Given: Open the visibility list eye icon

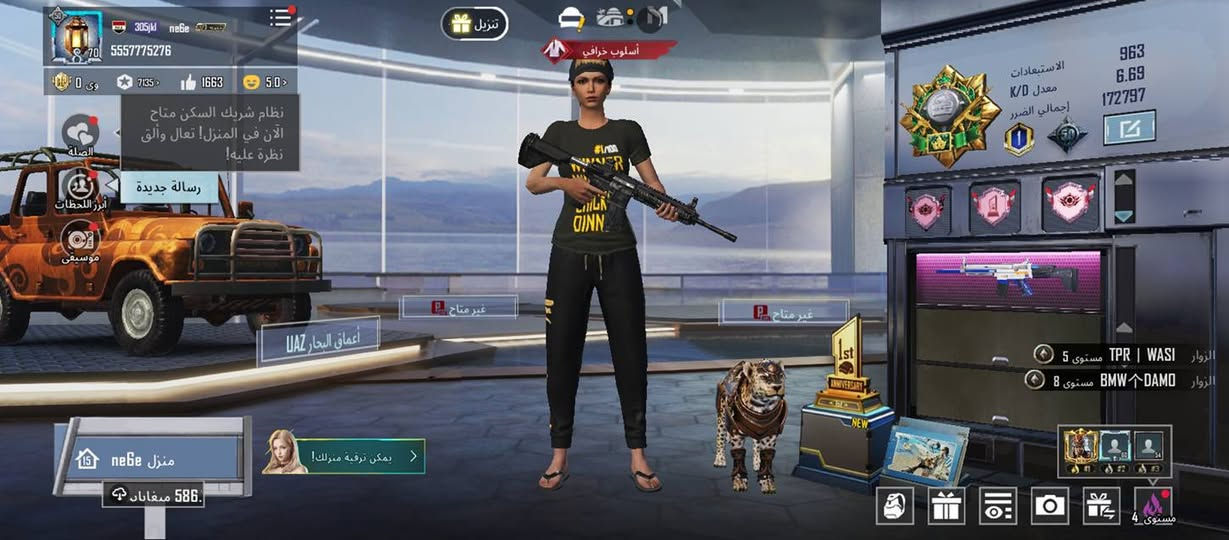Looking at the screenshot, I should [998, 505].
